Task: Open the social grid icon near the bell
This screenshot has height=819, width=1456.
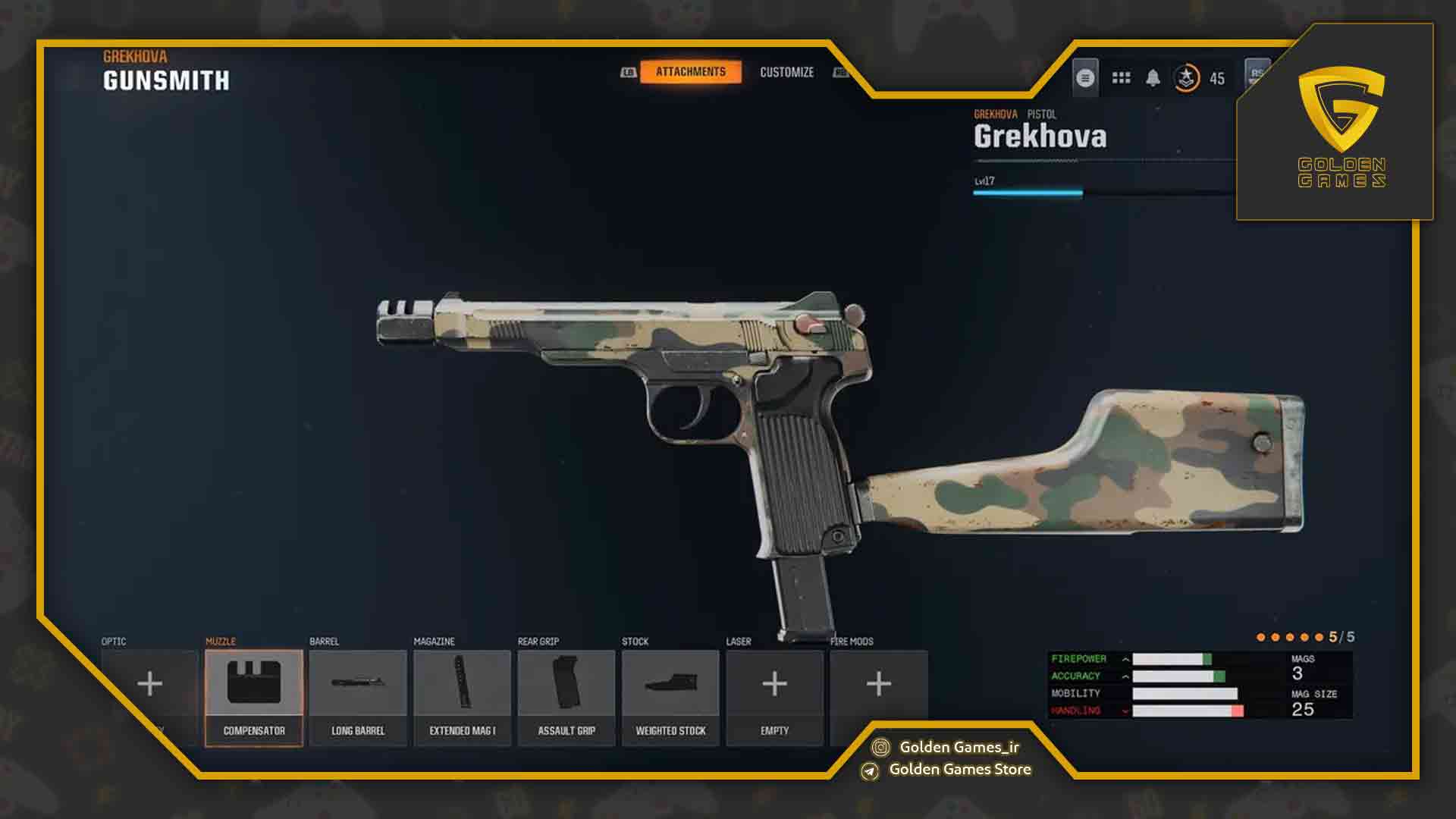Action: [x=1120, y=78]
